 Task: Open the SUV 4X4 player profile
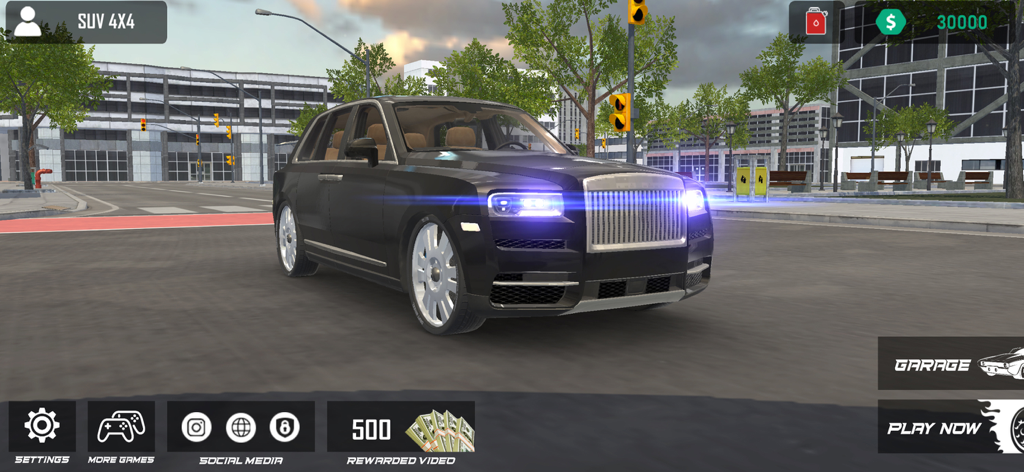pos(84,22)
